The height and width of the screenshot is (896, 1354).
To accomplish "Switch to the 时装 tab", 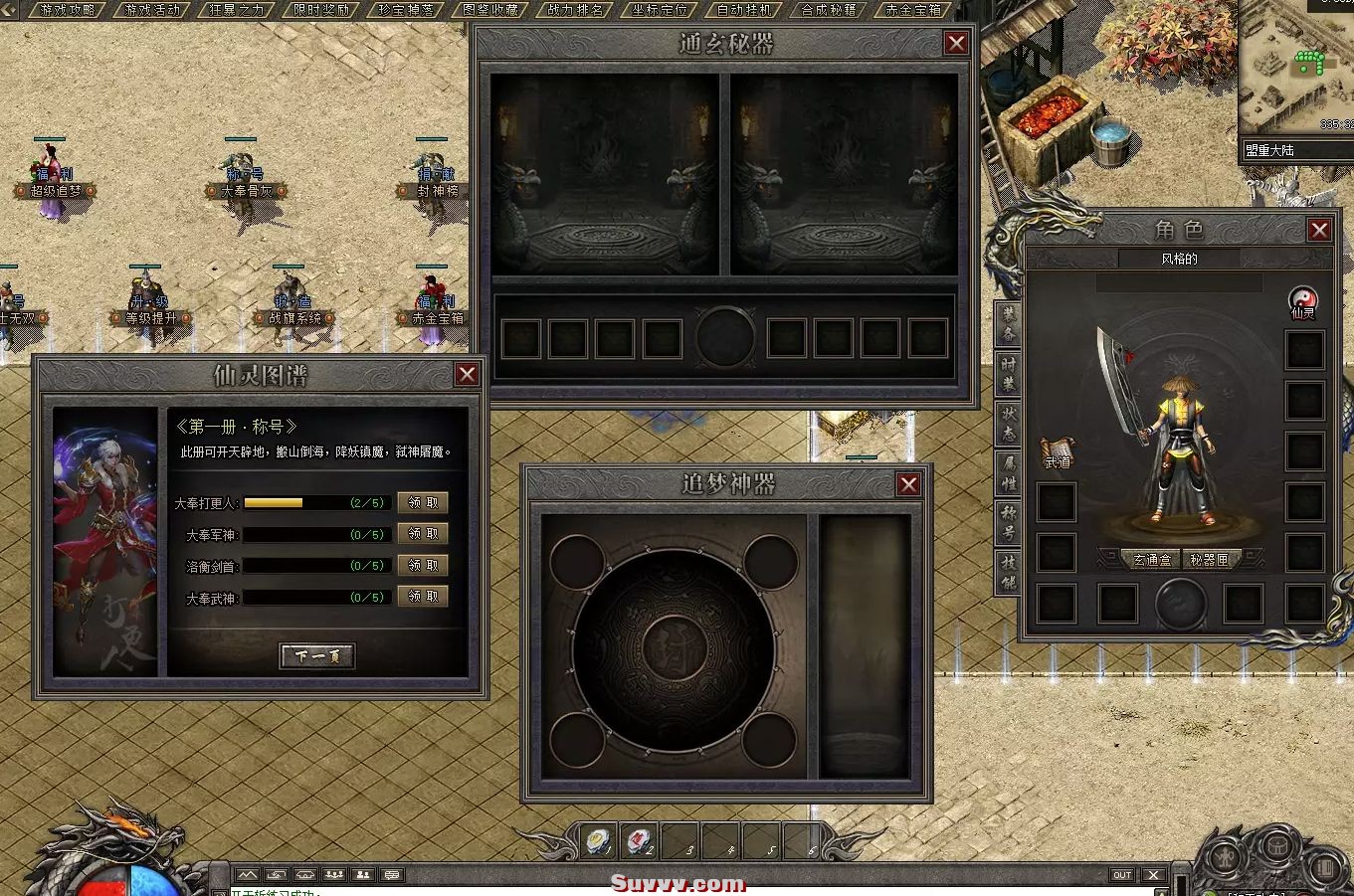I will coord(1009,374).
